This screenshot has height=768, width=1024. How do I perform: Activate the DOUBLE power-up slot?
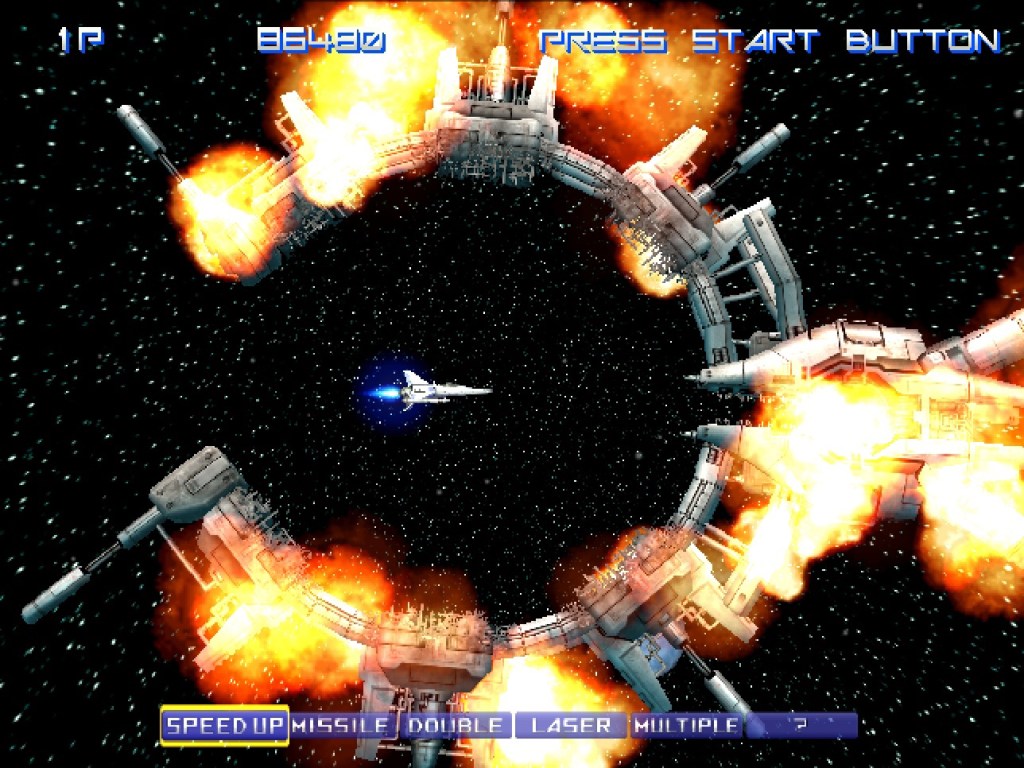(x=456, y=726)
